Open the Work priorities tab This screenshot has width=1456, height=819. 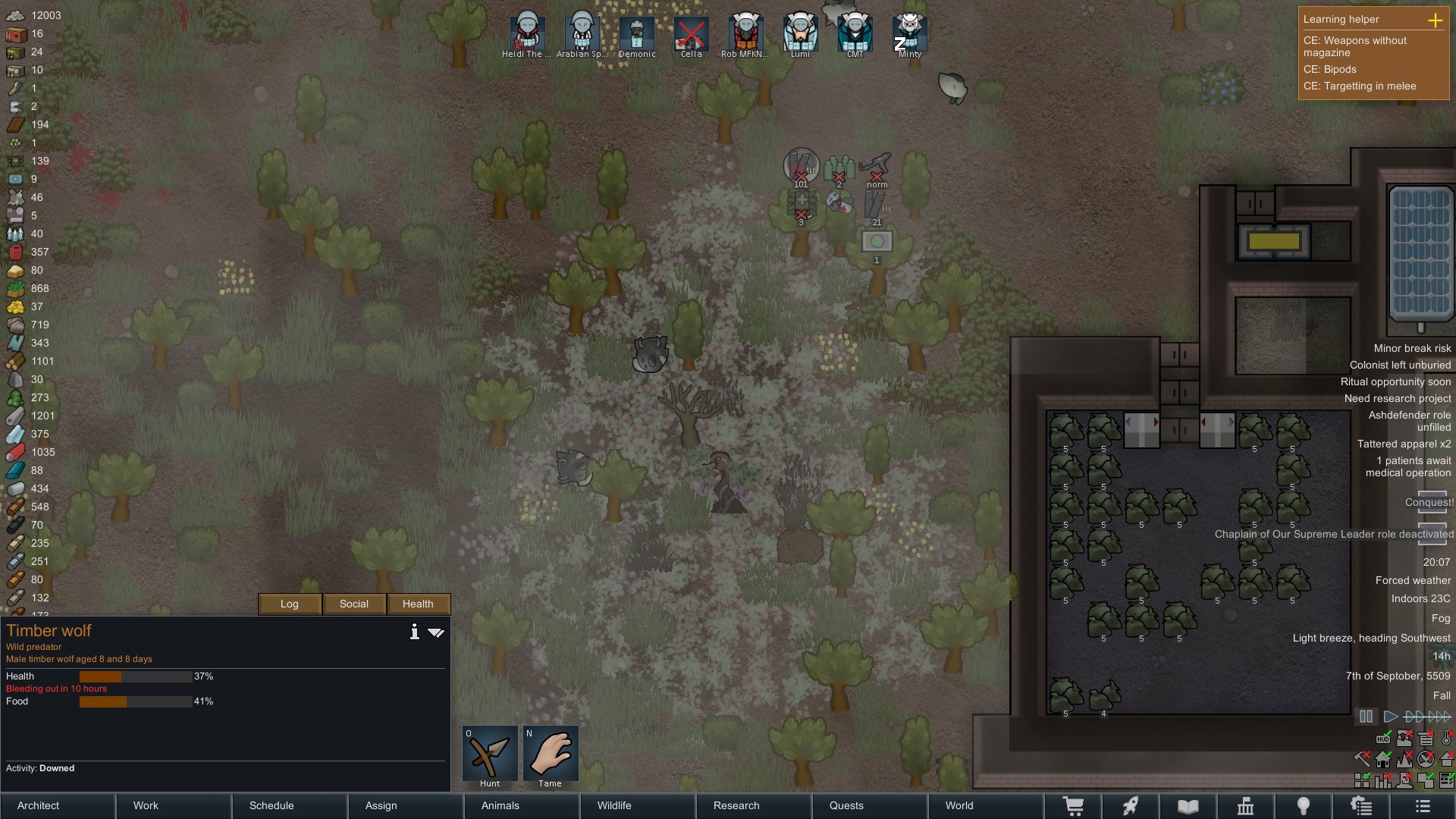coord(174,805)
